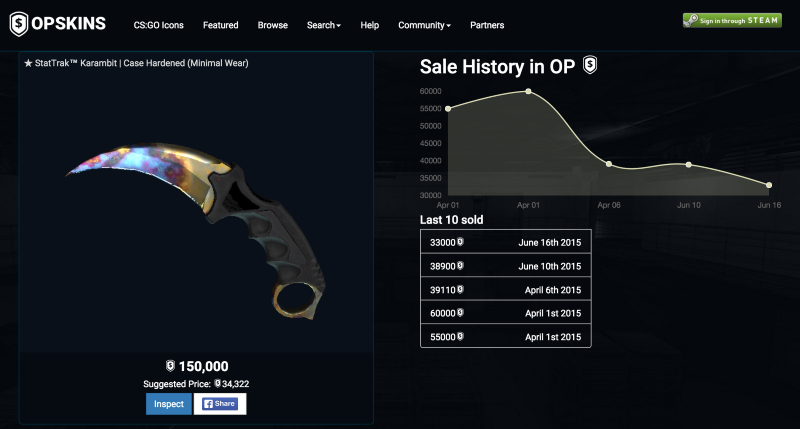Open the CS:GO Icons page

pyautogui.click(x=158, y=25)
